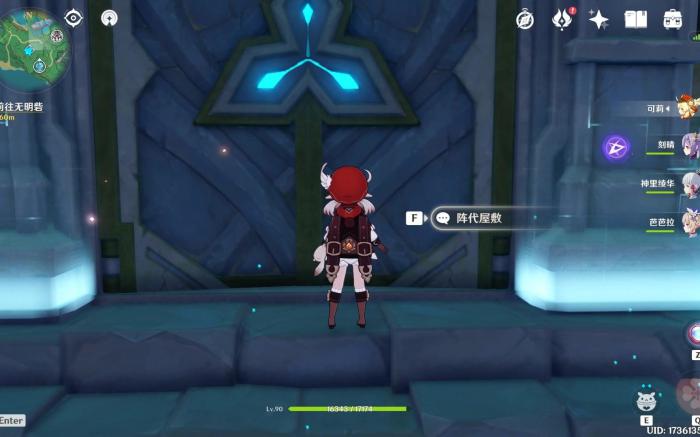The image size is (700, 437).
Task: Activate Klee's elemental skill bomb icon
Action: click(x=646, y=402)
